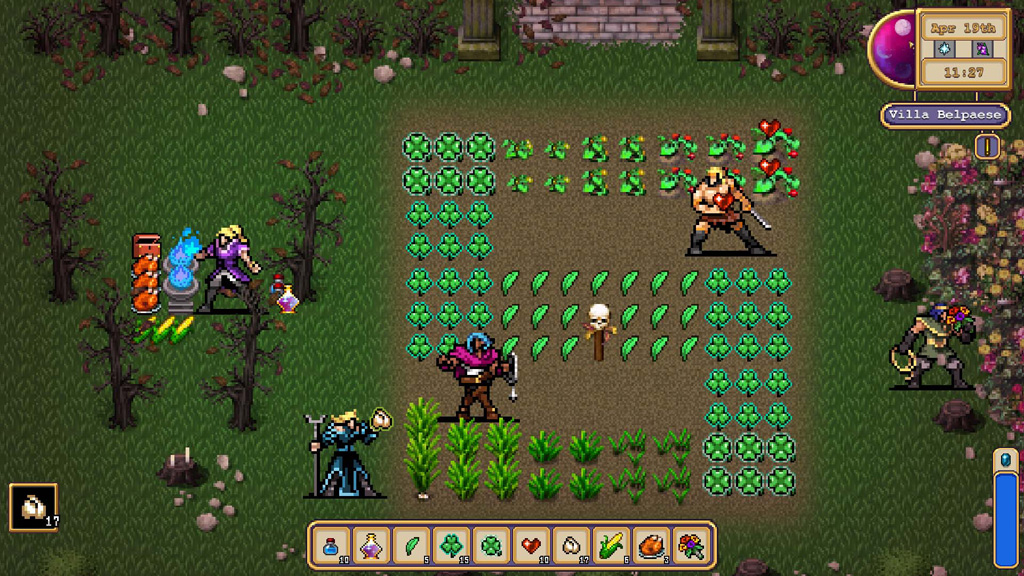Pick the corn cob hotbar item

pyautogui.click(x=611, y=546)
